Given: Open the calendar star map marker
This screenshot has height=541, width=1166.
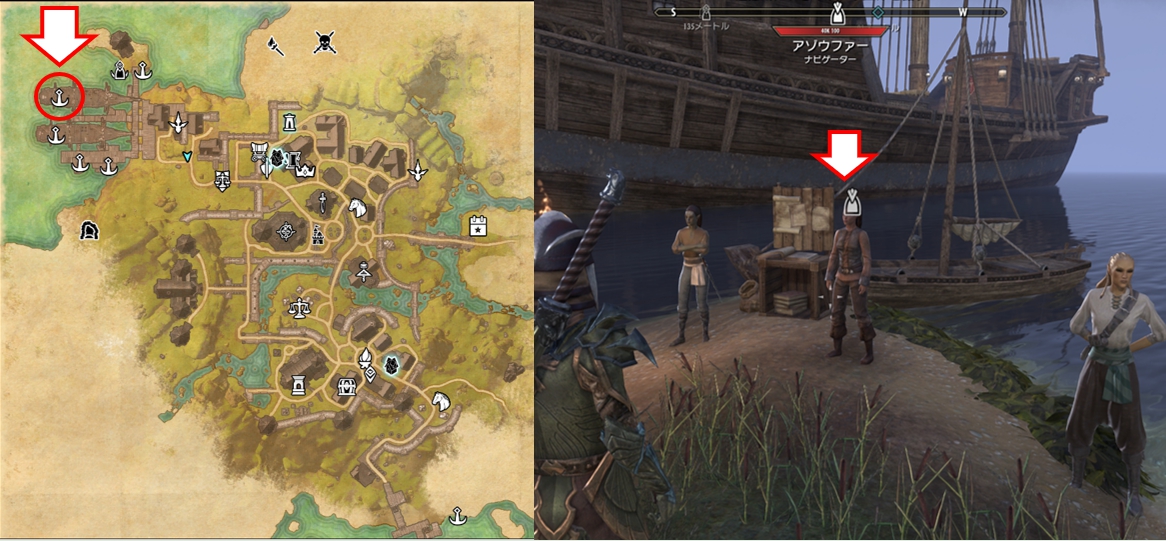Looking at the screenshot, I should click(x=479, y=226).
